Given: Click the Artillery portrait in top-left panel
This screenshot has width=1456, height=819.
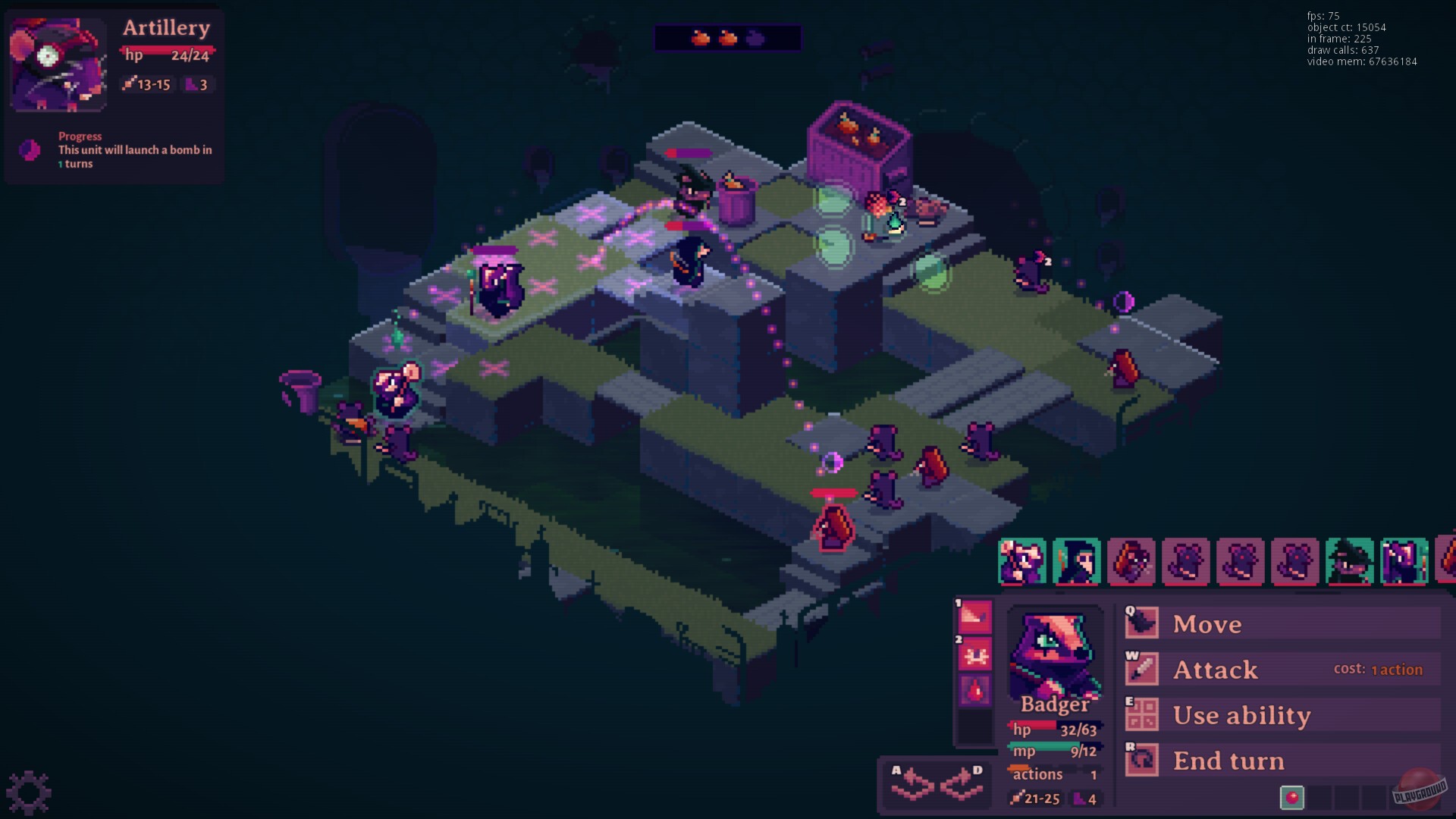Looking at the screenshot, I should (x=57, y=63).
